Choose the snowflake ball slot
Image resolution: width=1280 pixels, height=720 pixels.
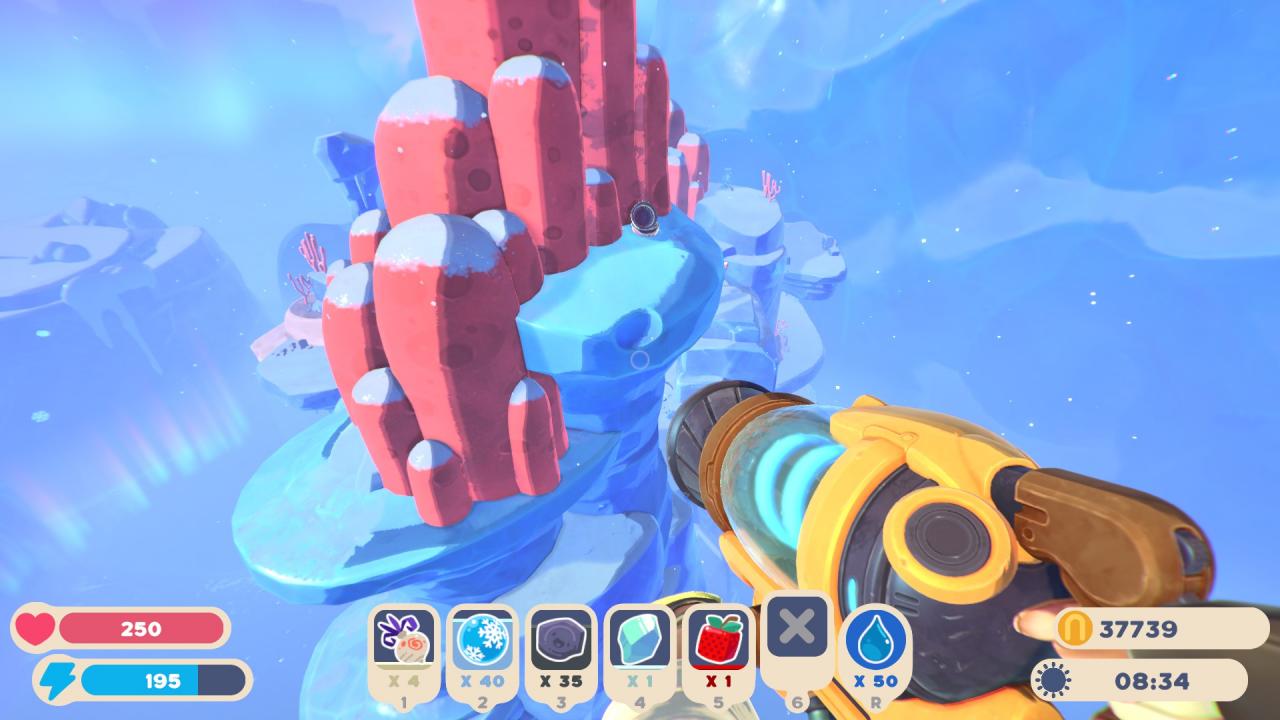point(482,640)
